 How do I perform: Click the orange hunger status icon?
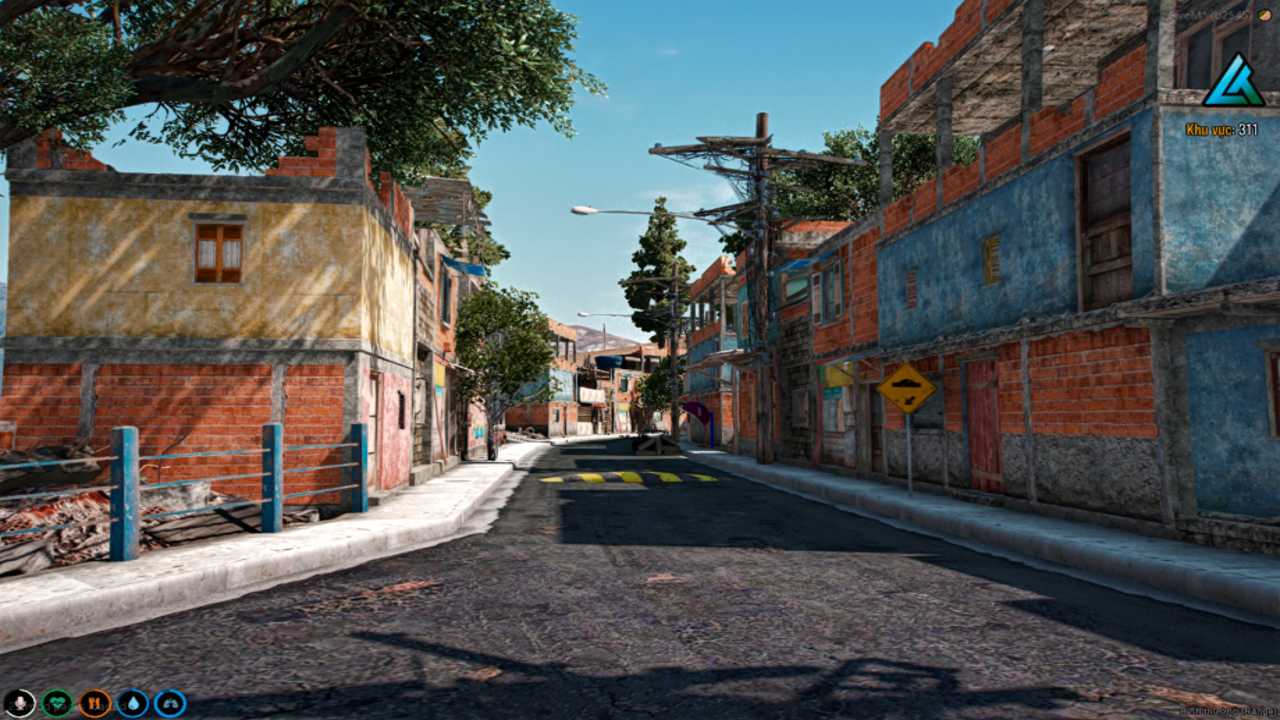tap(95, 703)
